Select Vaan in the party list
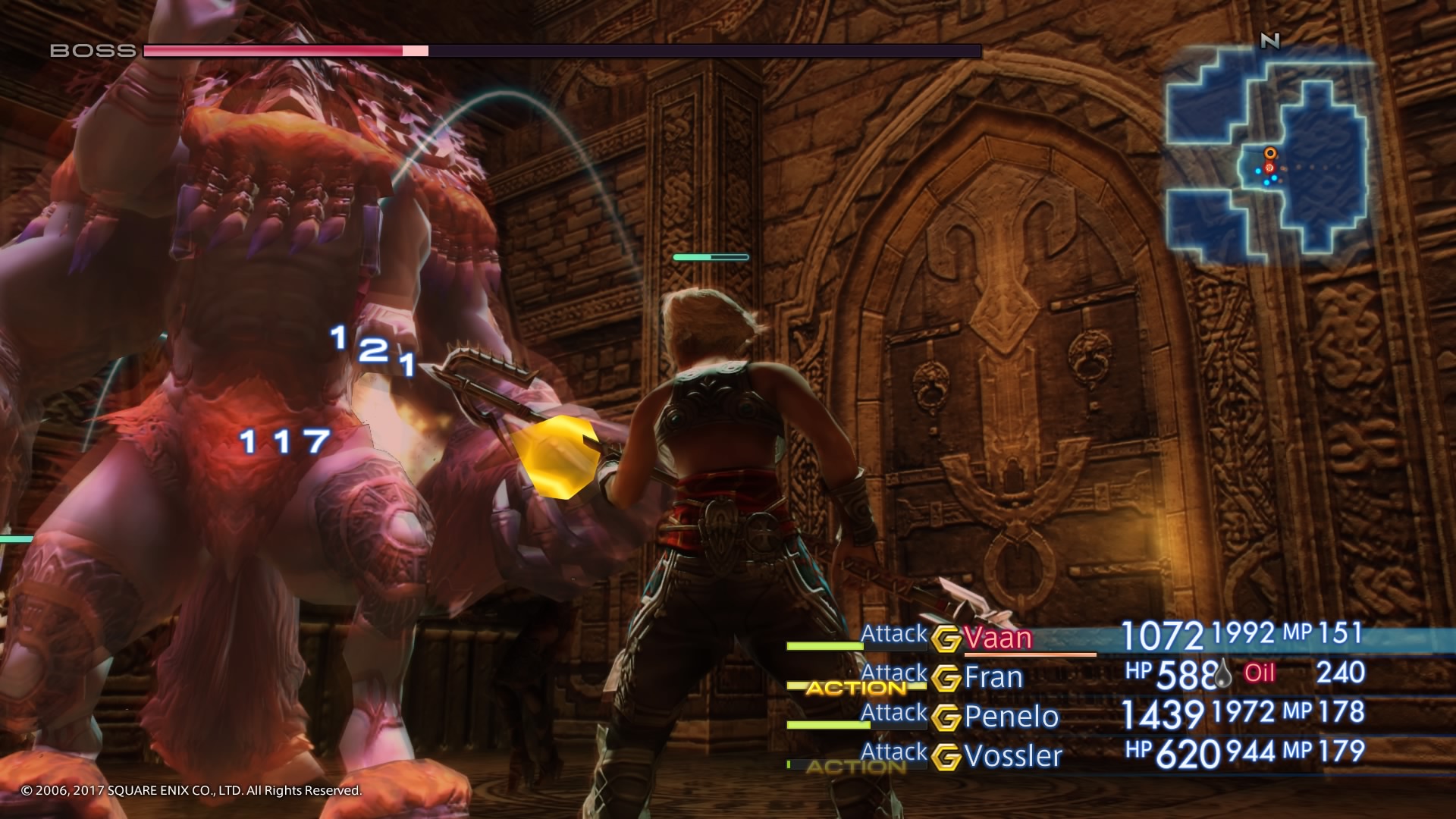This screenshot has width=1456, height=819. [x=998, y=639]
